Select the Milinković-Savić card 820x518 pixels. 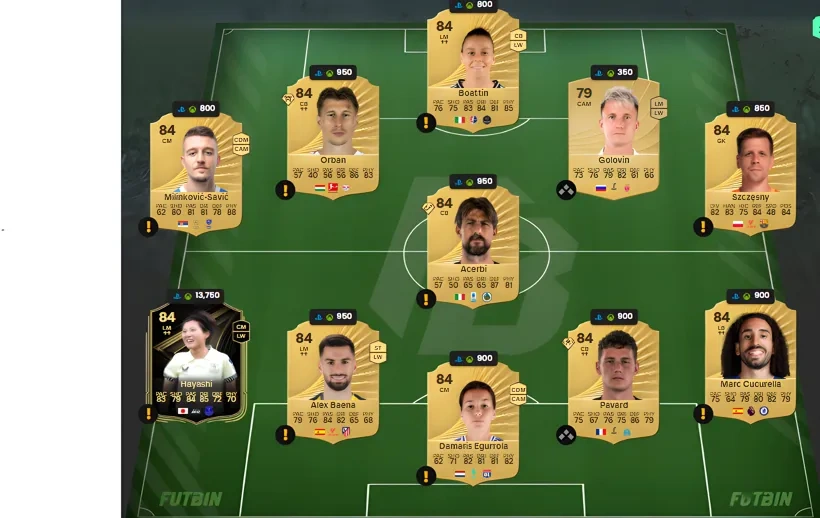click(x=196, y=170)
